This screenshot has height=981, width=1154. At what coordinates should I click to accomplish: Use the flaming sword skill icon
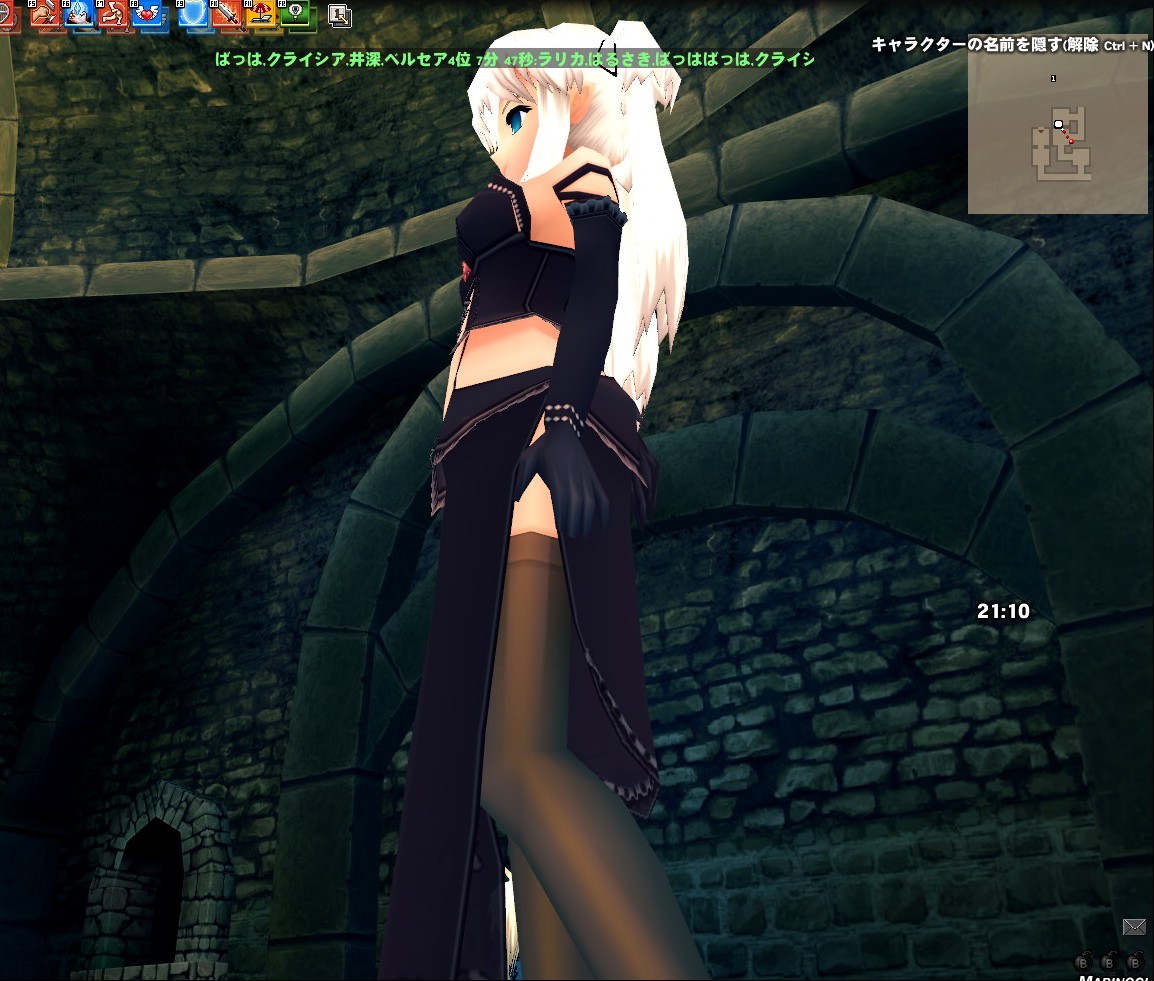coord(227,14)
